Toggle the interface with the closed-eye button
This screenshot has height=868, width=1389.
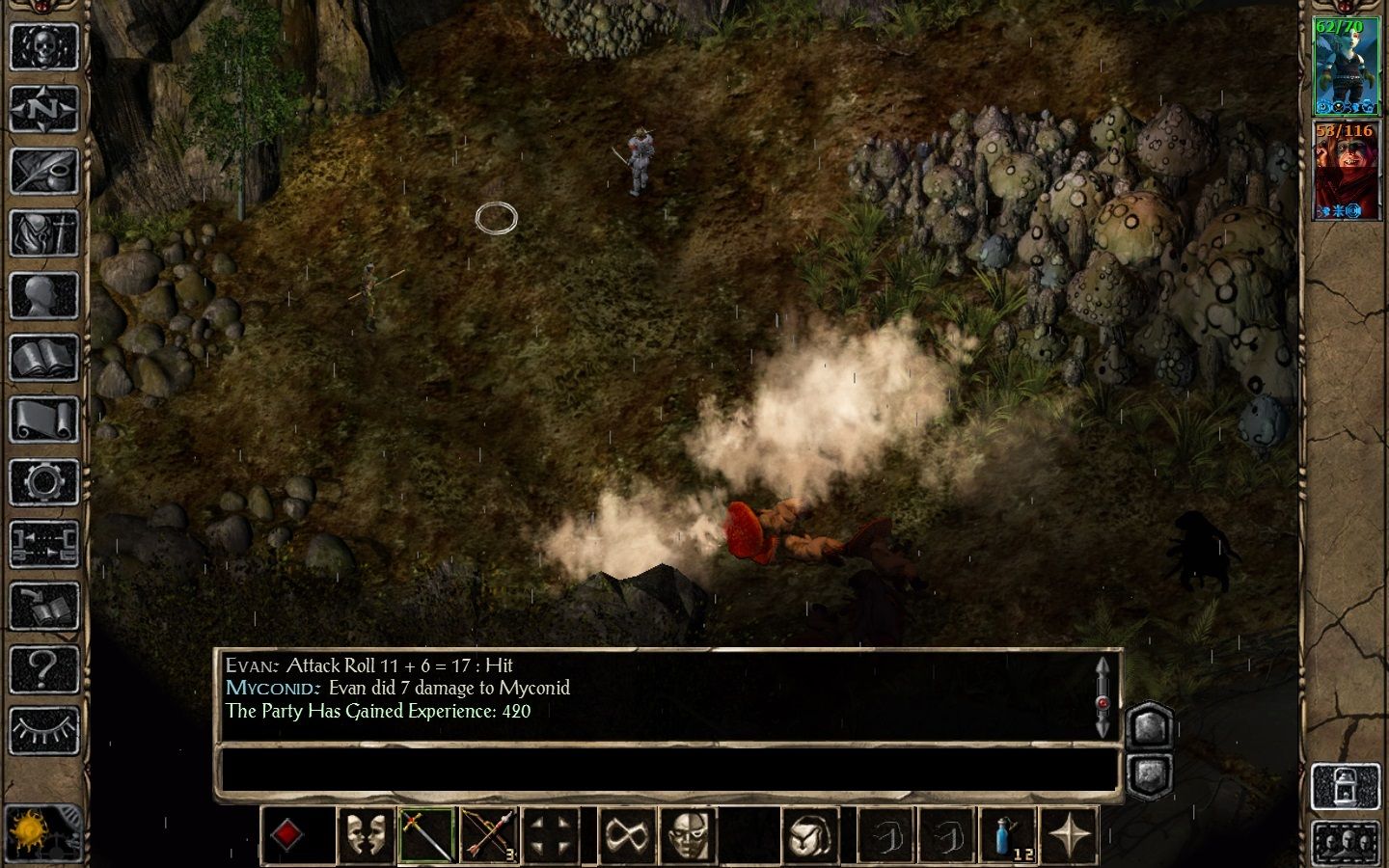(43, 731)
